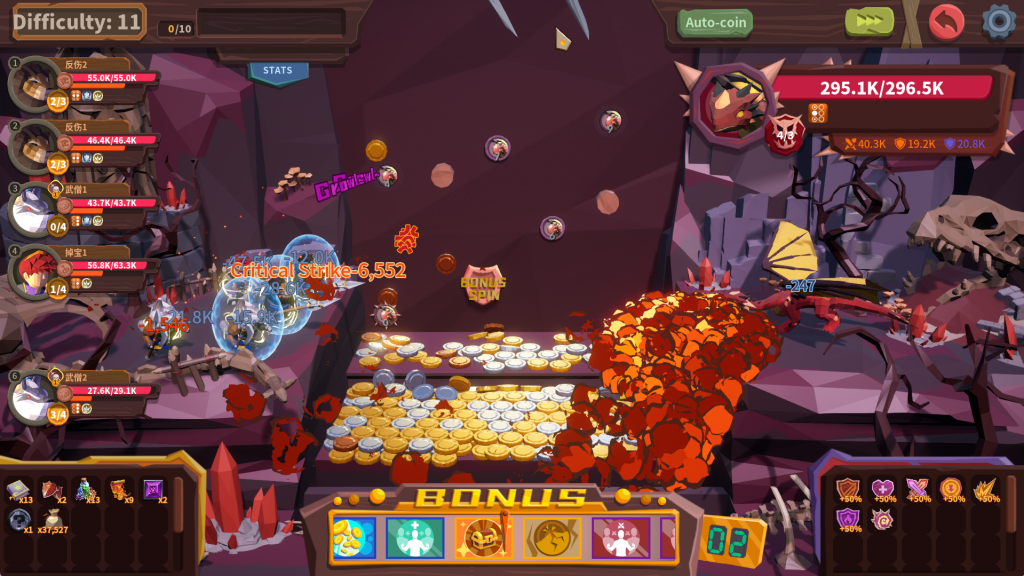The height and width of the screenshot is (576, 1024).
Task: Click the gold coins bonus slot
Action: click(x=353, y=538)
